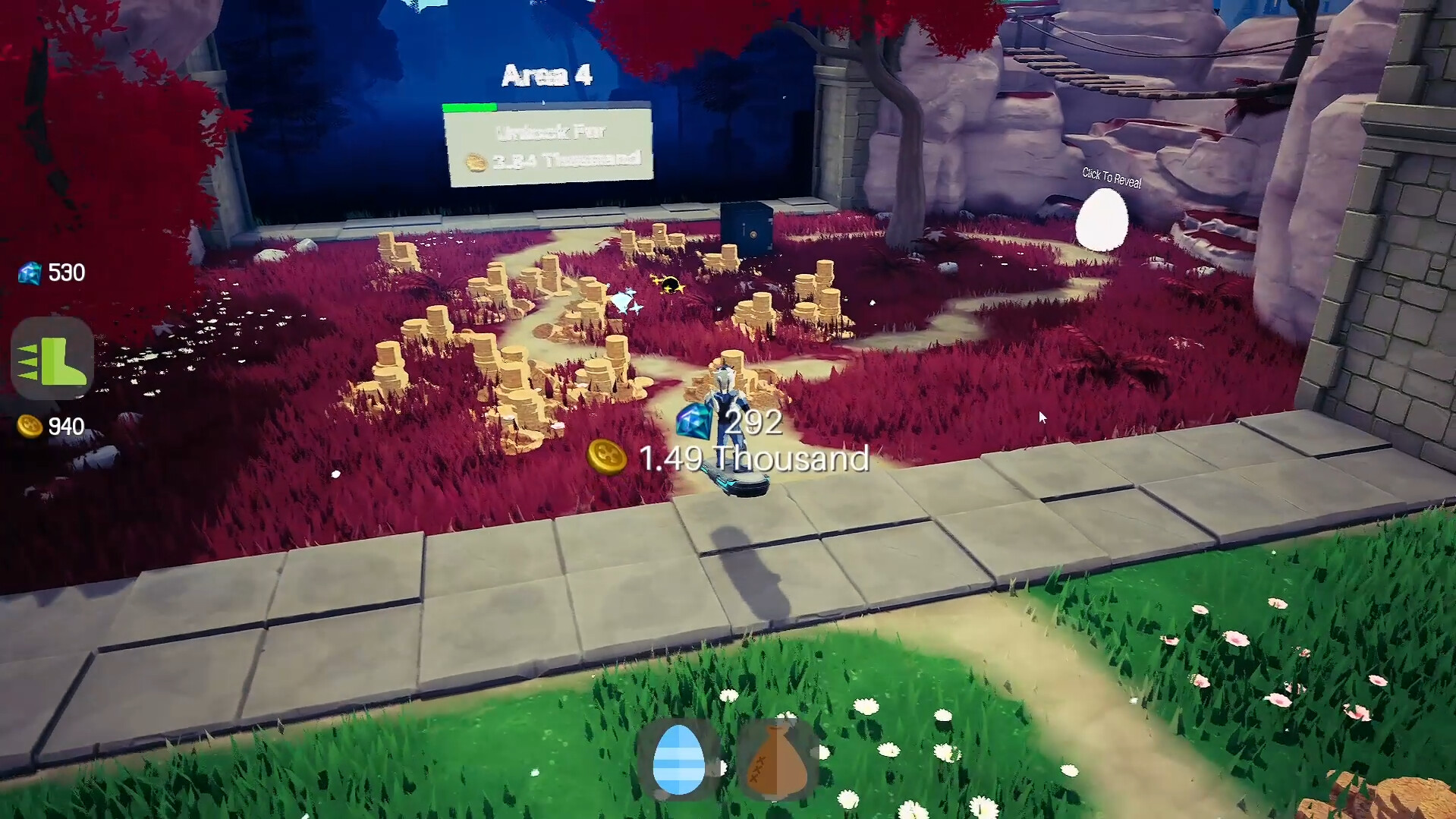The width and height of the screenshot is (1456, 819).
Task: Click the green unlock progress bar
Action: 470,108
